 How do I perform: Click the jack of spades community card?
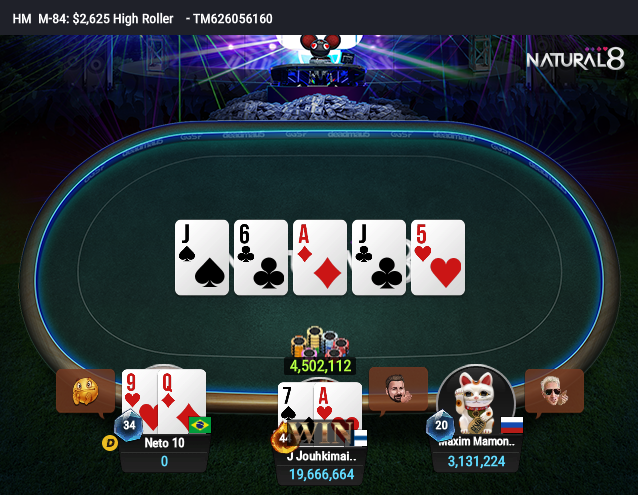pyautogui.click(x=202, y=258)
